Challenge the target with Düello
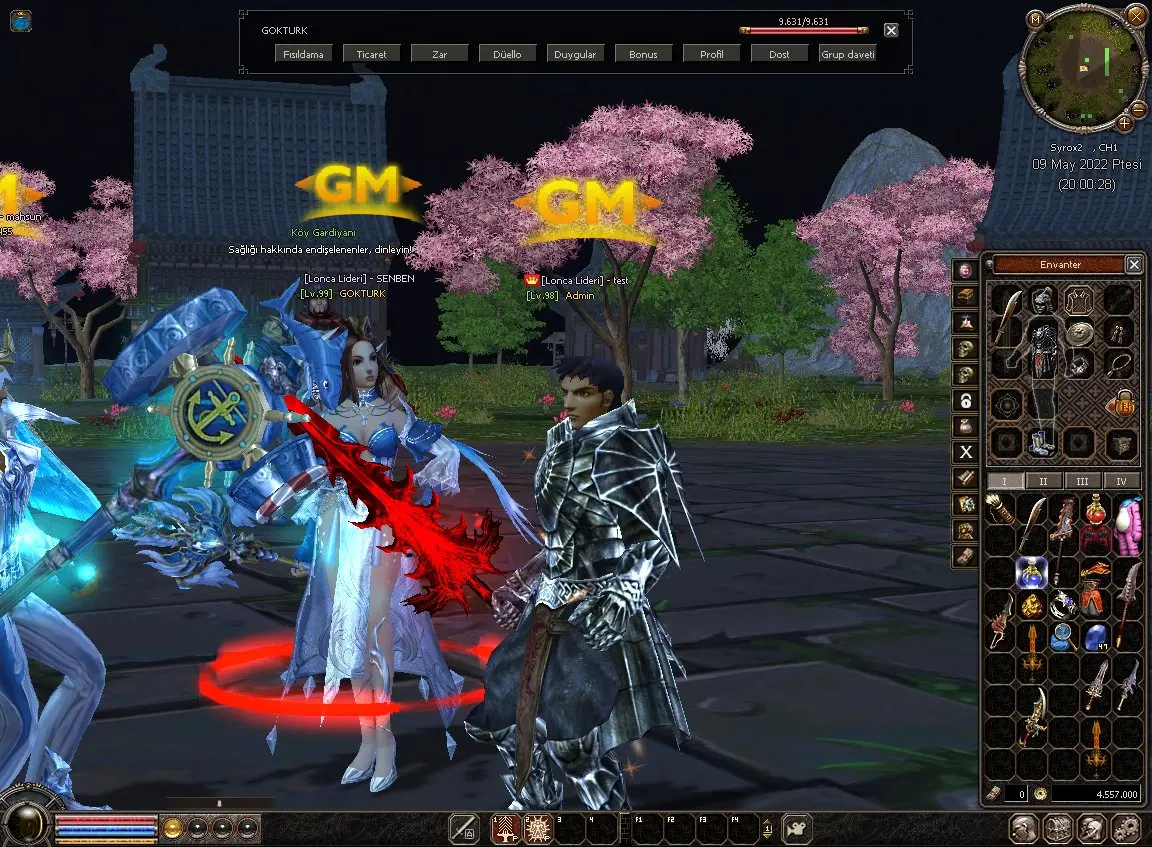Image resolution: width=1152 pixels, height=847 pixels. coord(507,54)
